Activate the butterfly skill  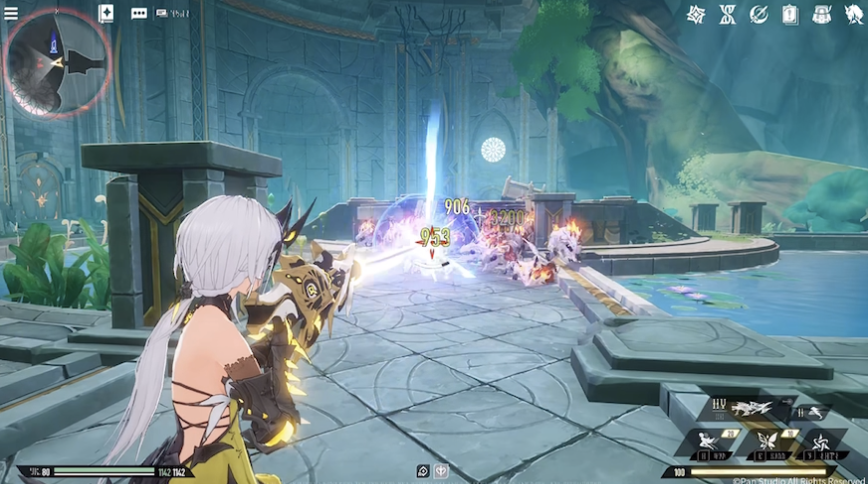click(x=768, y=442)
